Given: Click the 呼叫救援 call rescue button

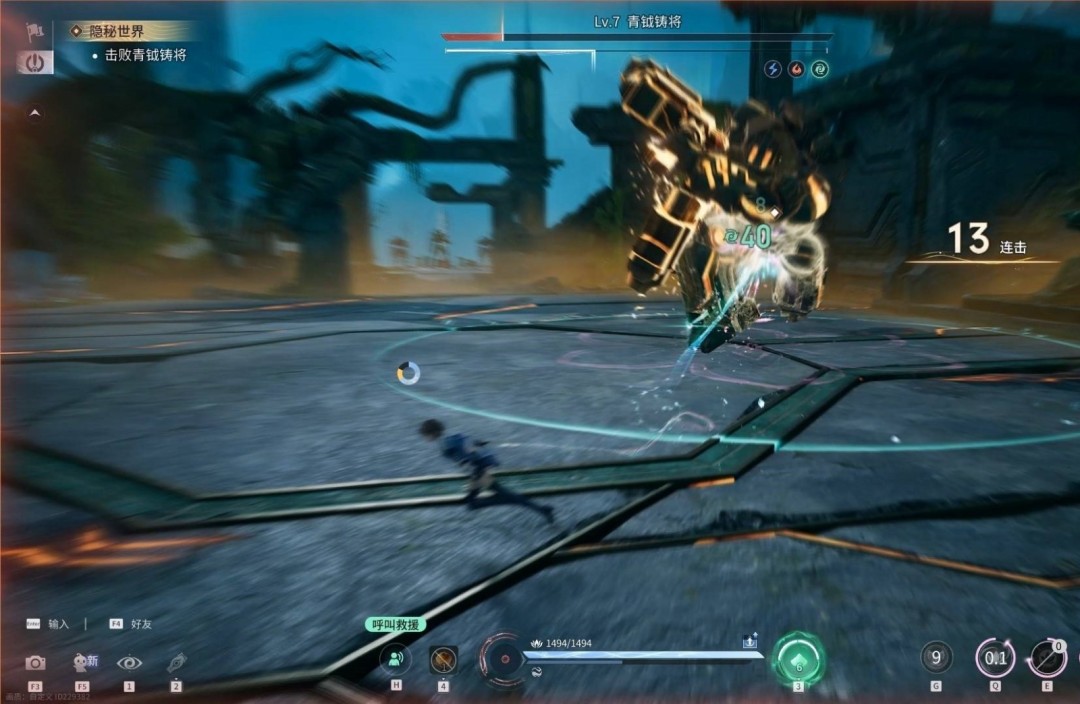Looking at the screenshot, I should point(395,624).
